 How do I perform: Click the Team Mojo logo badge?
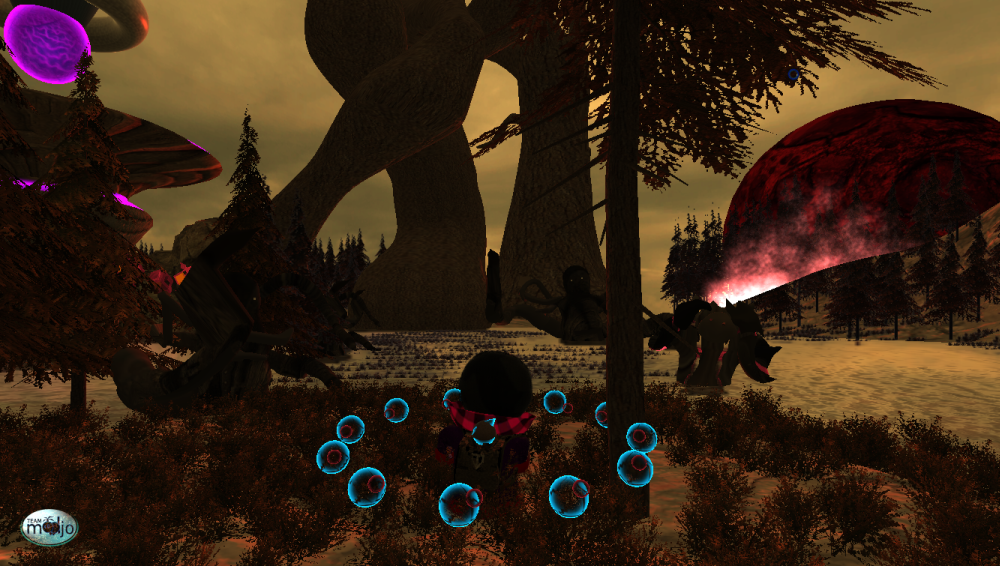pyautogui.click(x=49, y=527)
